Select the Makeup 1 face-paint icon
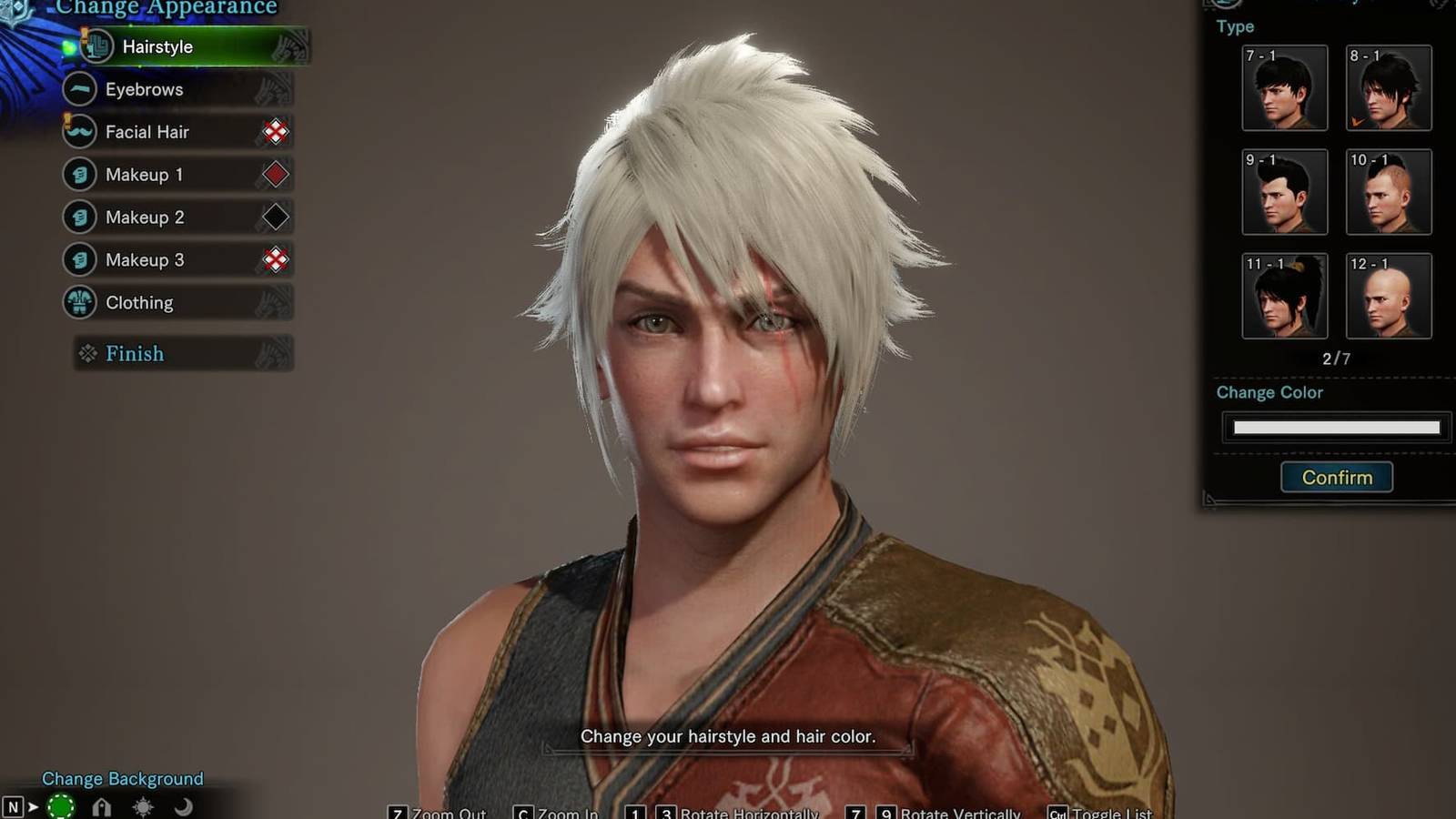 point(78,175)
